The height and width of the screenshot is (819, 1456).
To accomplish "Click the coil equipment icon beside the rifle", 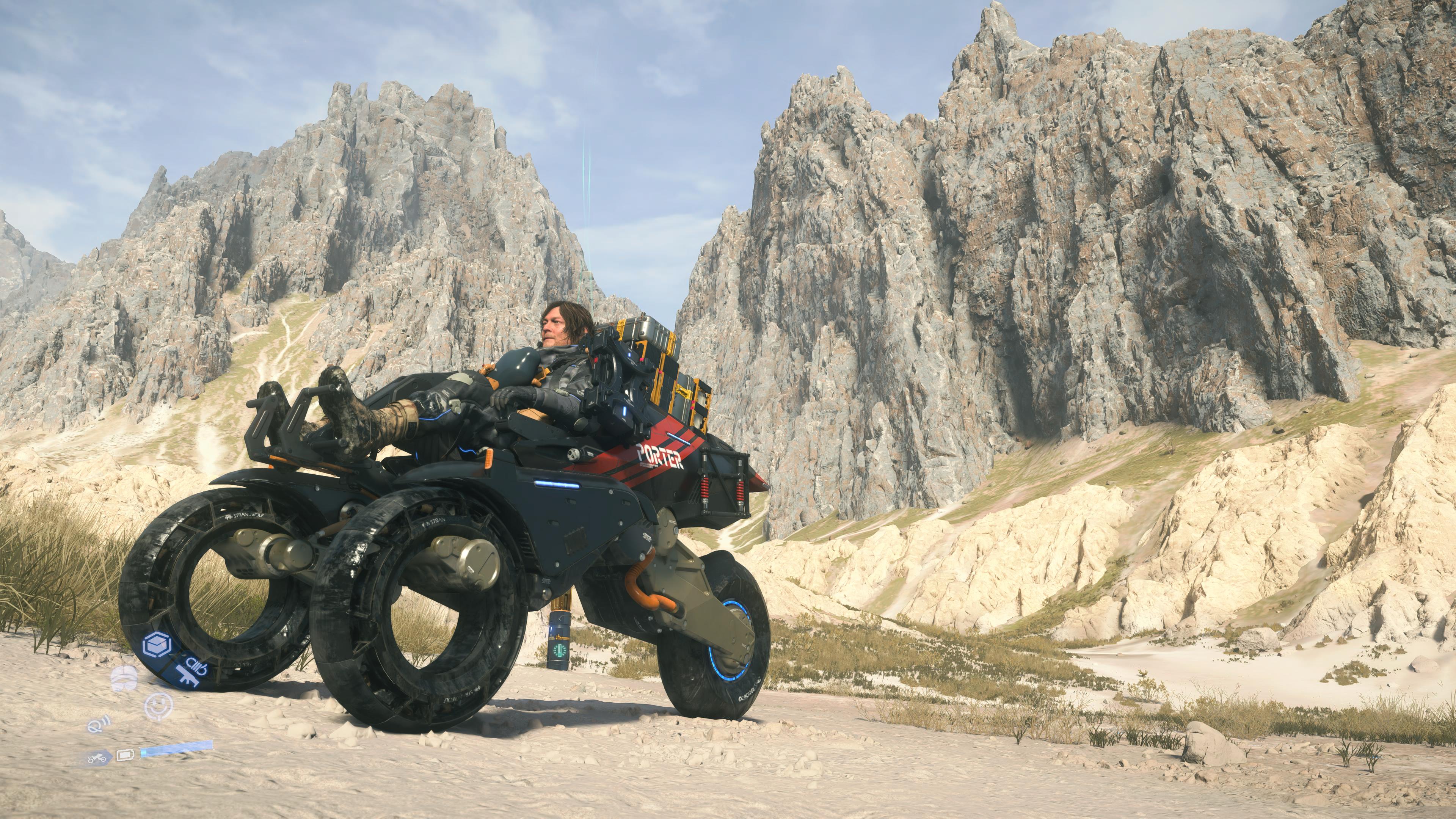I will [x=195, y=666].
